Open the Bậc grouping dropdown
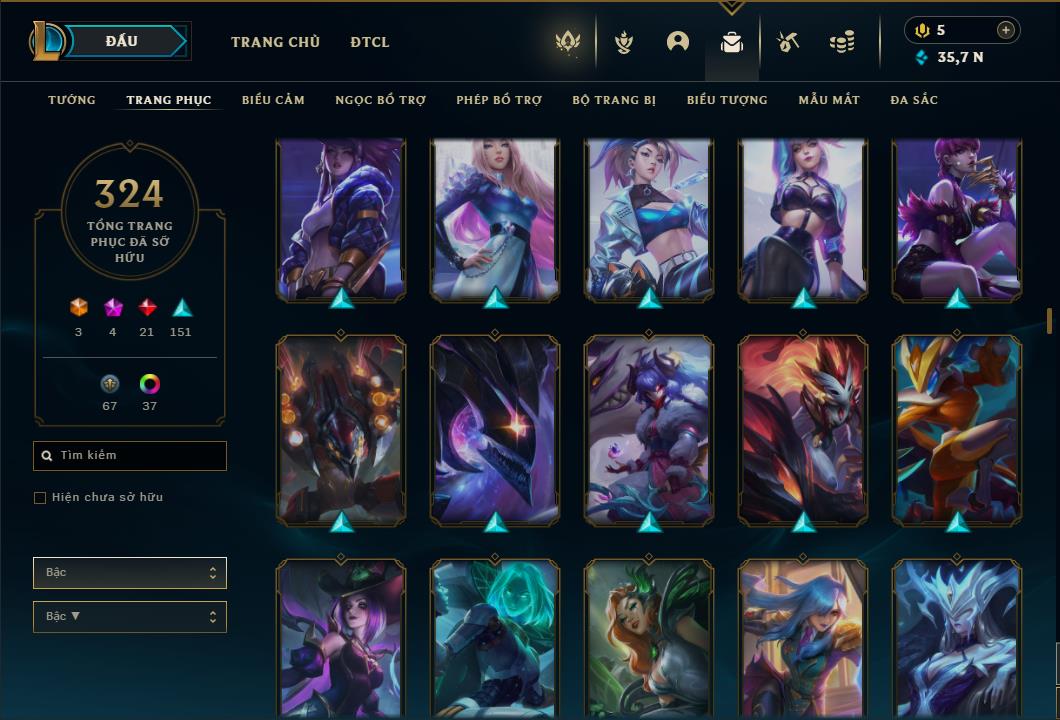The image size is (1060, 720). coord(130,573)
